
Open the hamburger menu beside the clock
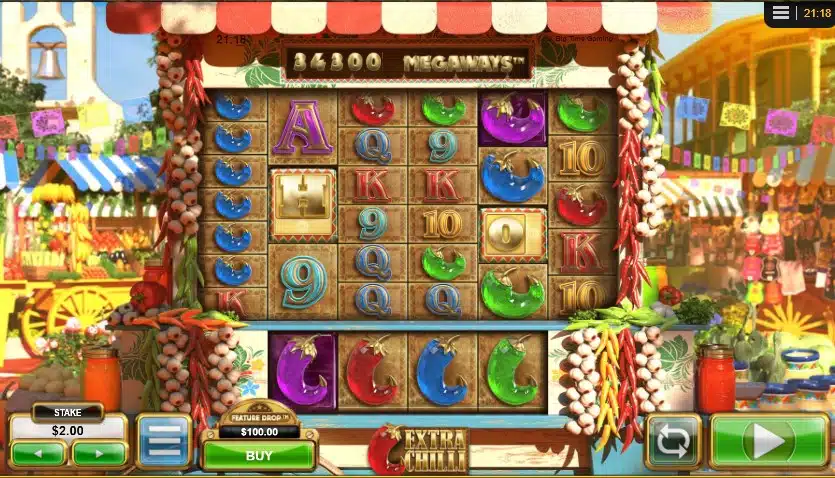tap(781, 14)
